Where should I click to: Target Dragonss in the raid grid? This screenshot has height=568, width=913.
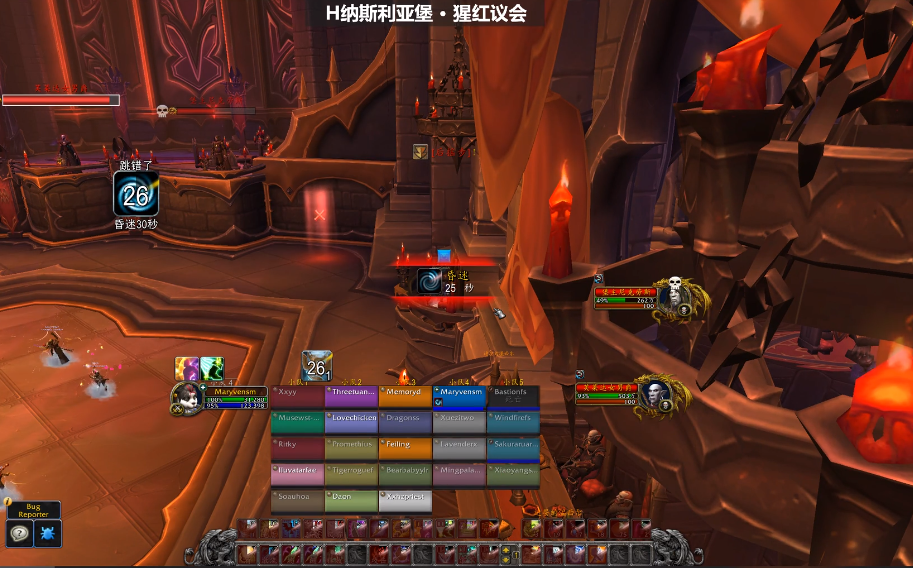[x=405, y=422]
